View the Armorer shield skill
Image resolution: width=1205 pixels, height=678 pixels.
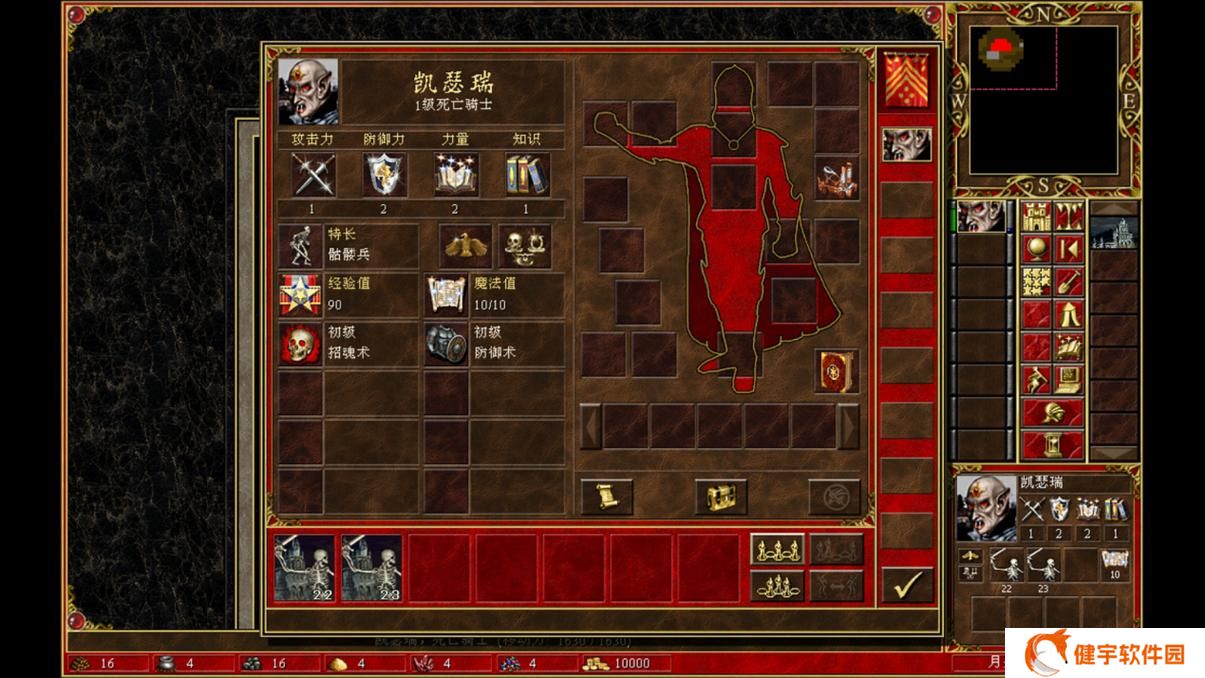tap(446, 344)
